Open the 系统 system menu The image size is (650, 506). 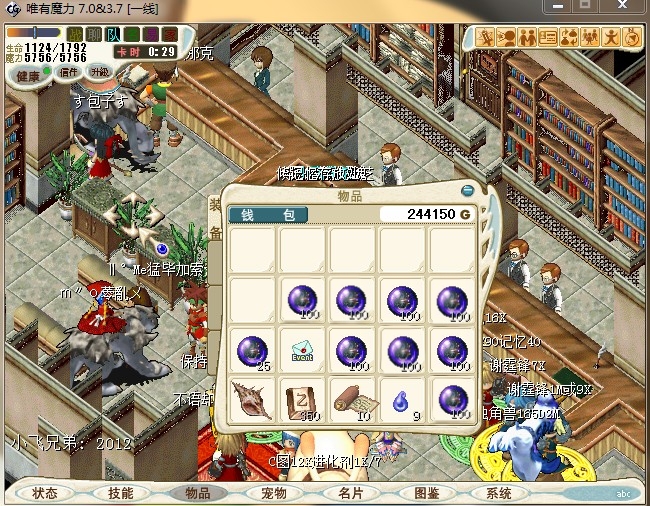pos(499,493)
